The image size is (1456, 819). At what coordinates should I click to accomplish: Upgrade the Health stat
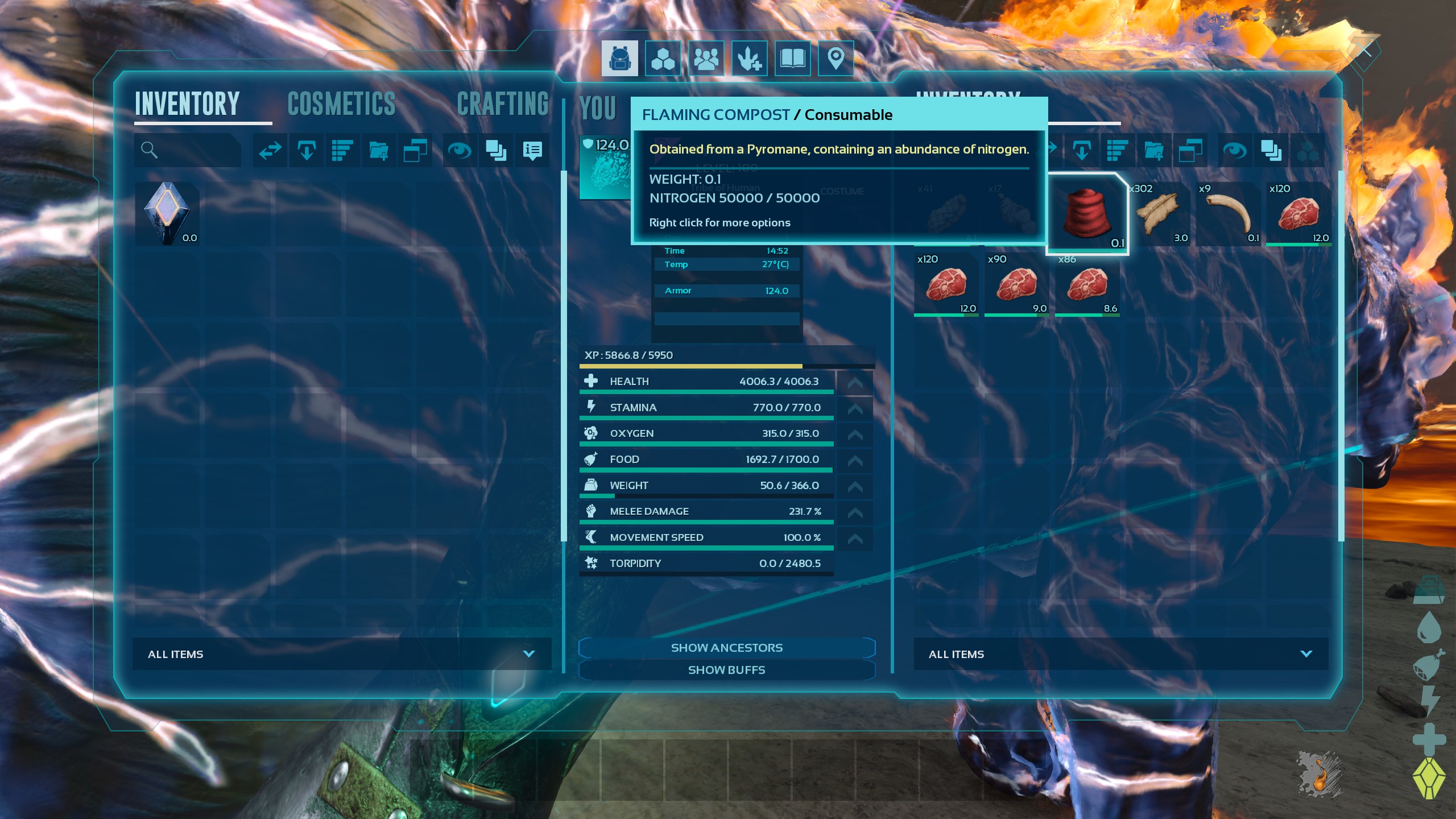pos(855,382)
